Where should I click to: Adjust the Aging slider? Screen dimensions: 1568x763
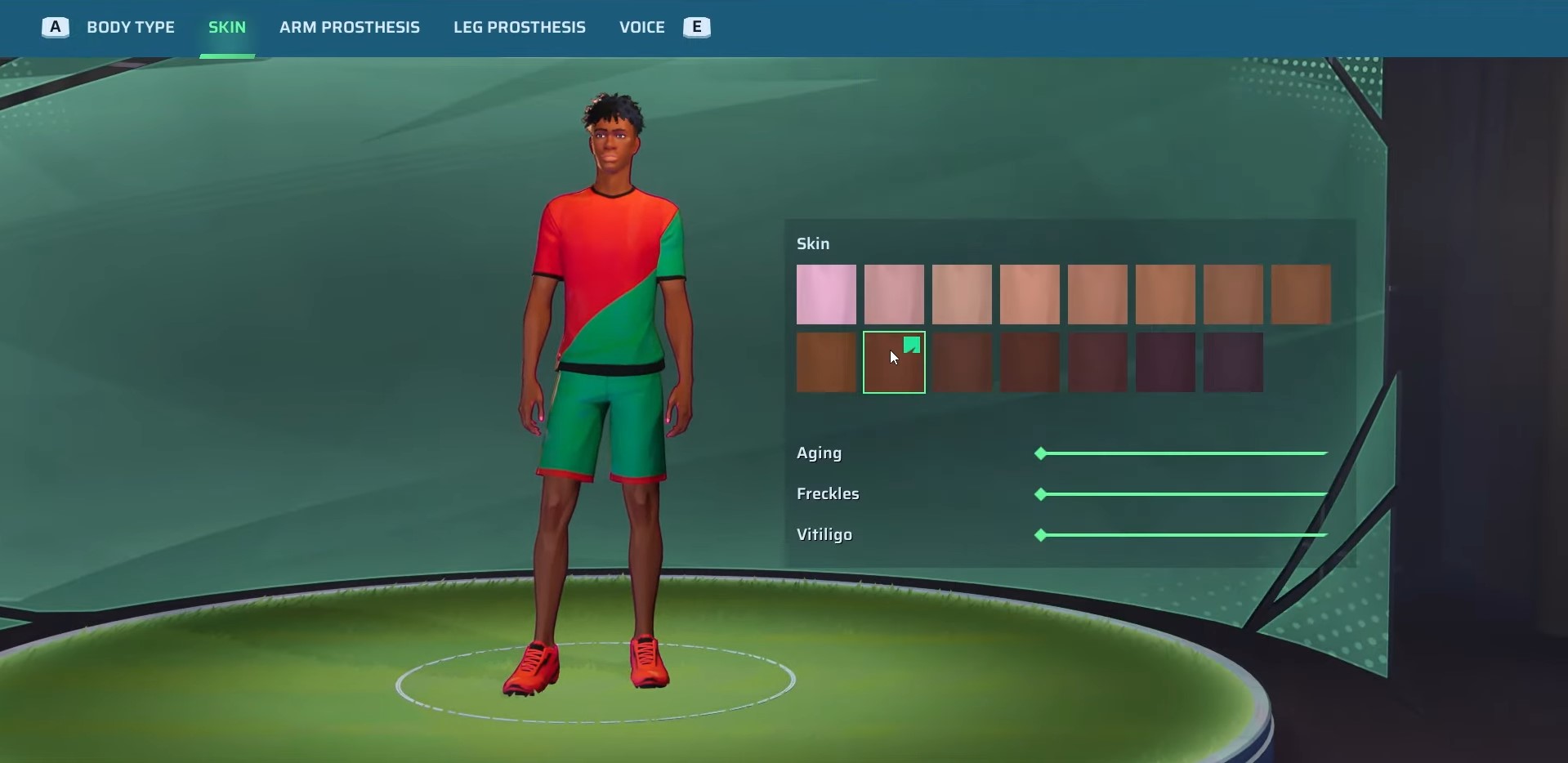tap(1183, 453)
